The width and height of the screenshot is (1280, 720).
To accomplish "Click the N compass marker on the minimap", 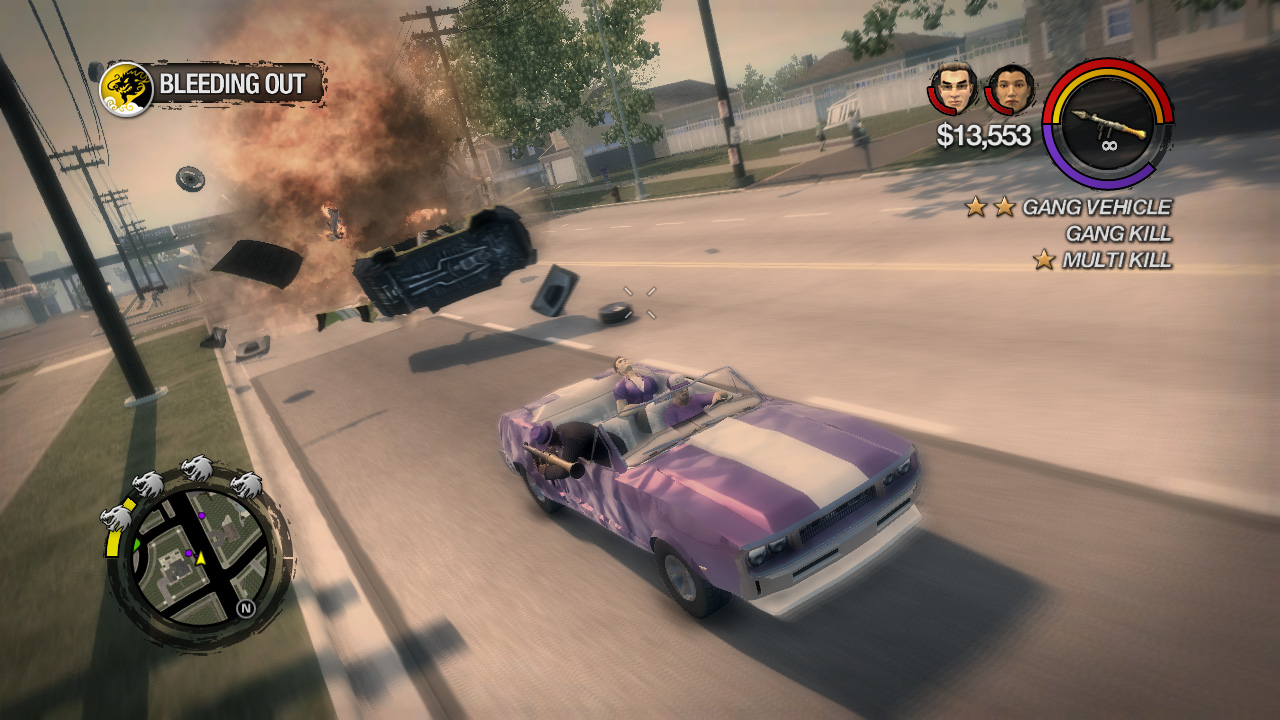I will [245, 606].
